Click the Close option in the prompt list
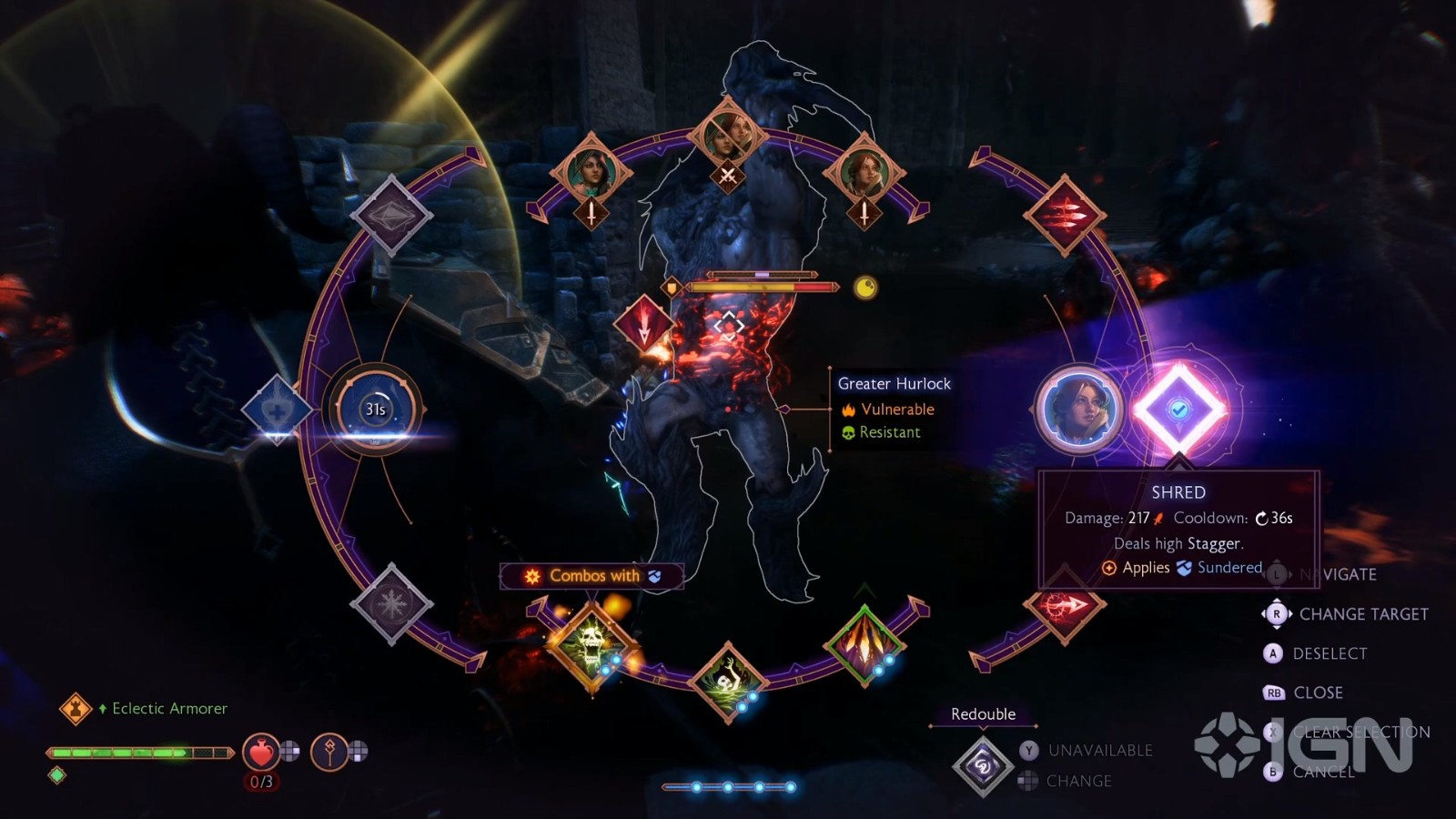 [x=1318, y=693]
